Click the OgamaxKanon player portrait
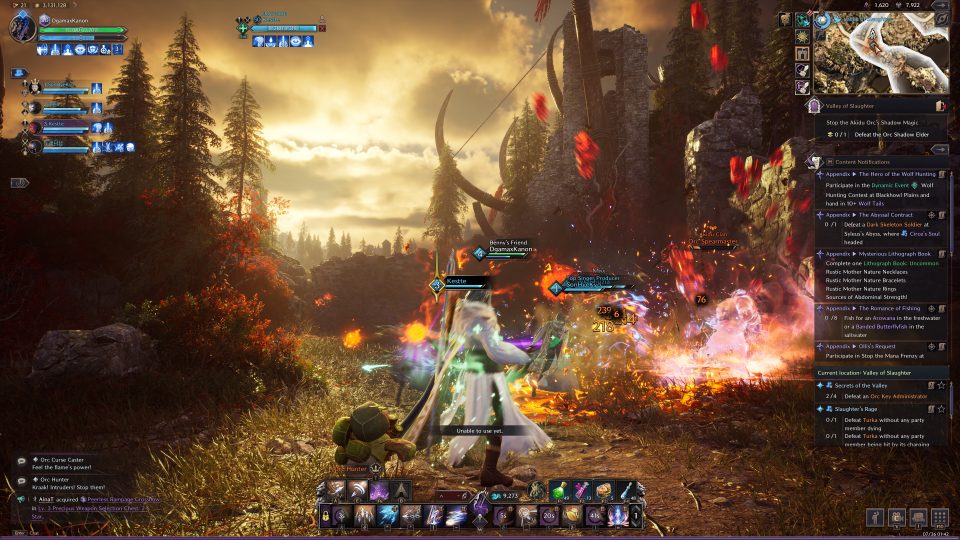This screenshot has height=540, width=960. click(22, 27)
